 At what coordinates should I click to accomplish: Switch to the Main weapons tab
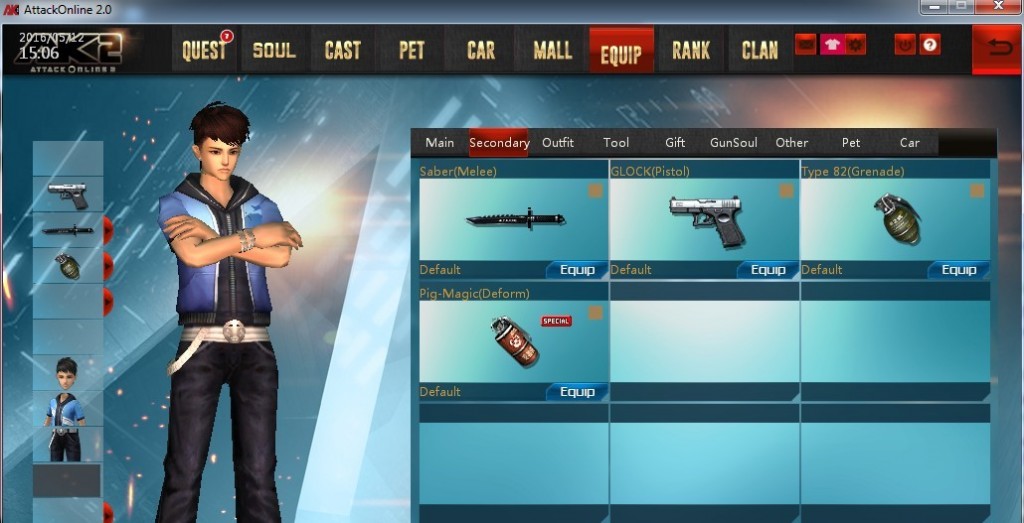(x=440, y=143)
